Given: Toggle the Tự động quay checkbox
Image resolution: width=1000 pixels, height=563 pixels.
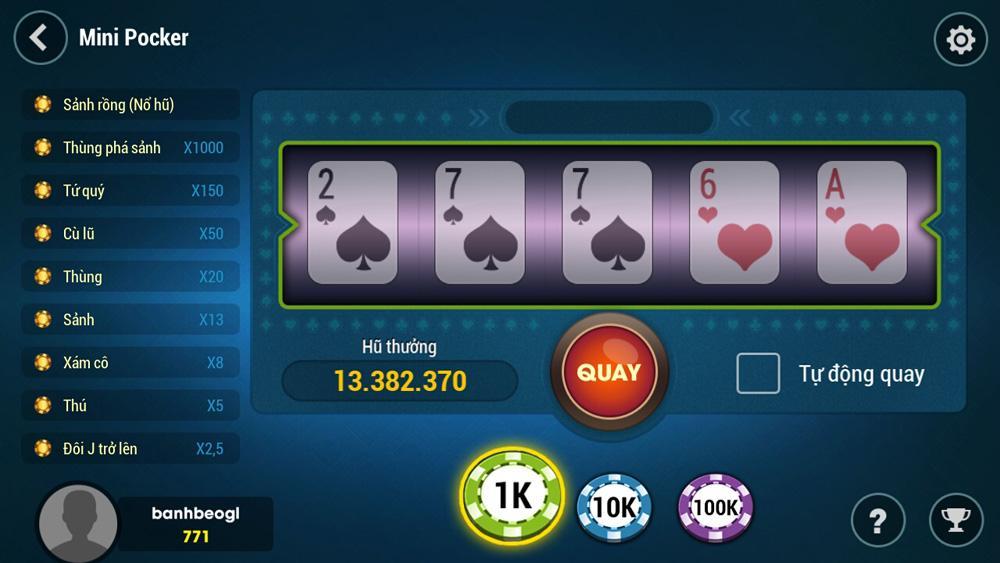Looking at the screenshot, I should coord(758,374).
